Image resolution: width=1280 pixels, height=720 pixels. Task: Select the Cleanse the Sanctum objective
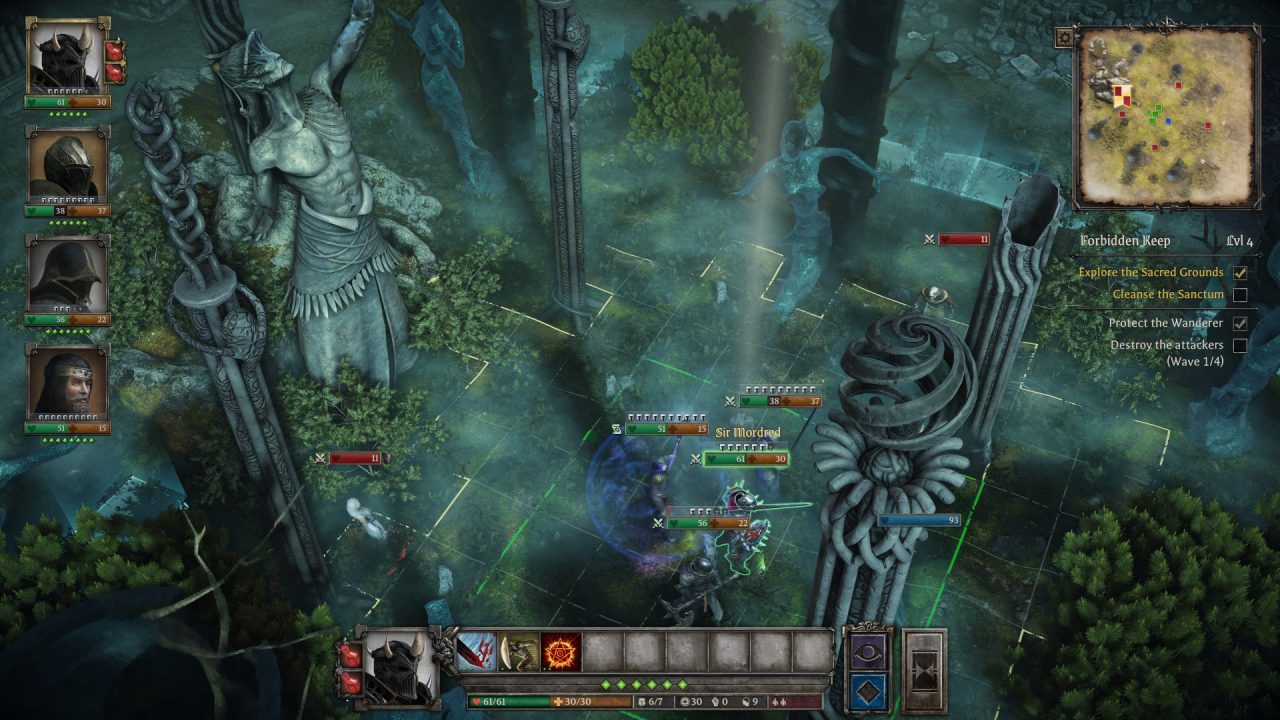[x=1168, y=295]
